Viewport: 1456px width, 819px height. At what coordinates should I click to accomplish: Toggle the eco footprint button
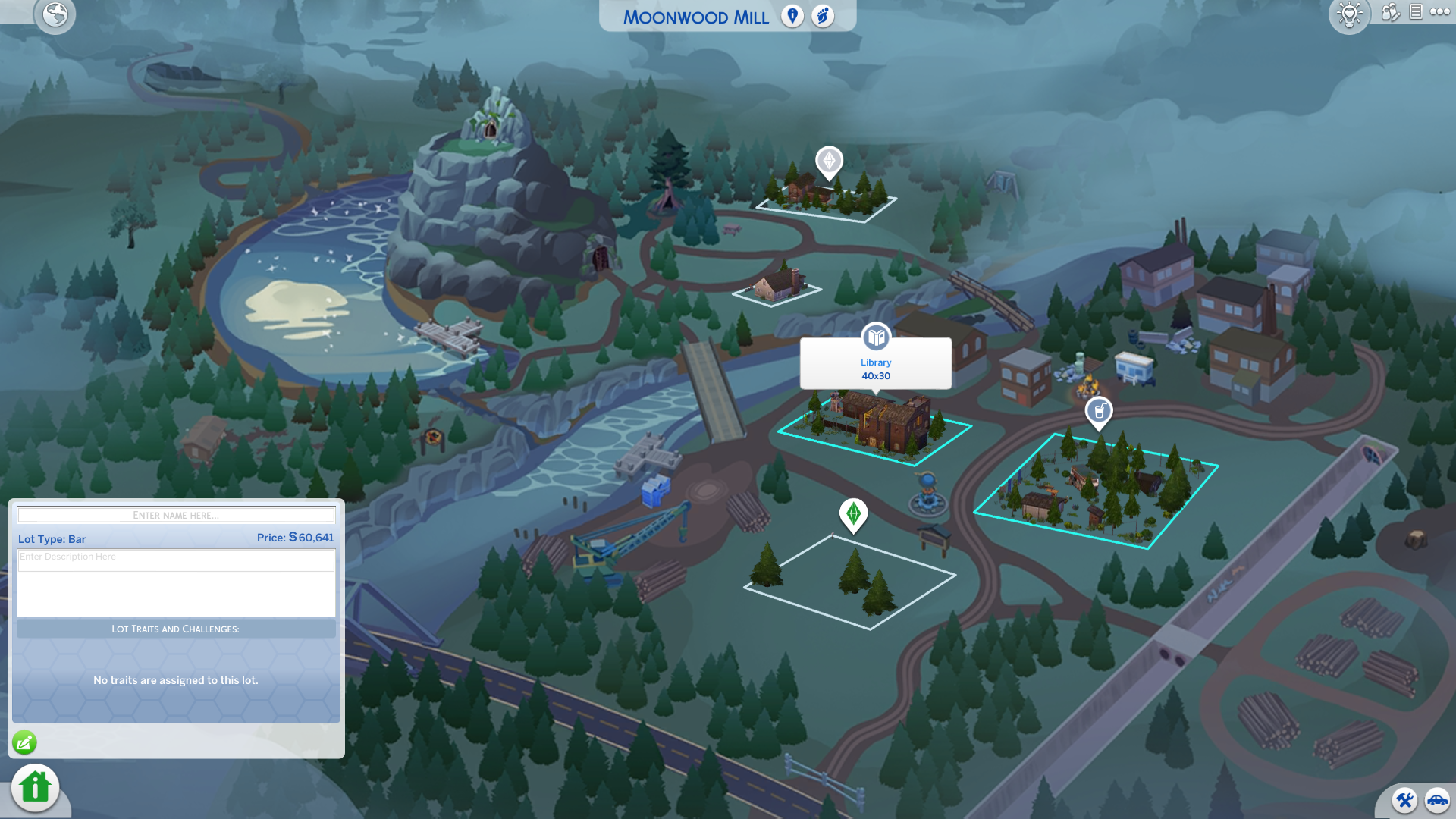click(x=823, y=16)
